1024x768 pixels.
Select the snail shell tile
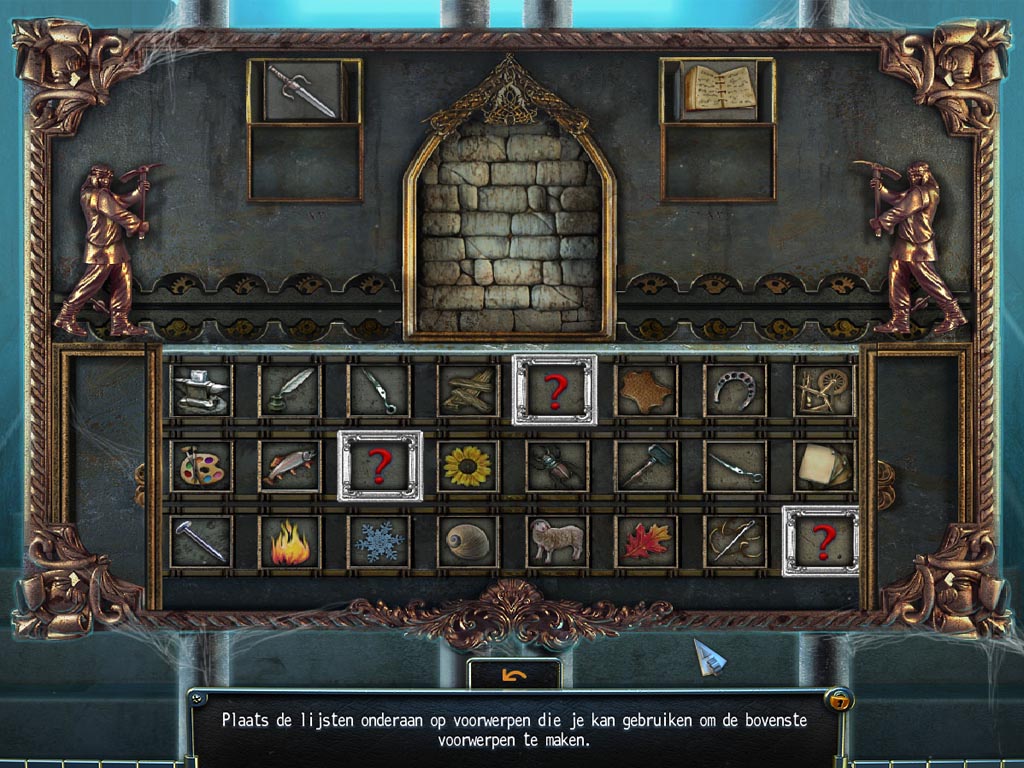467,542
